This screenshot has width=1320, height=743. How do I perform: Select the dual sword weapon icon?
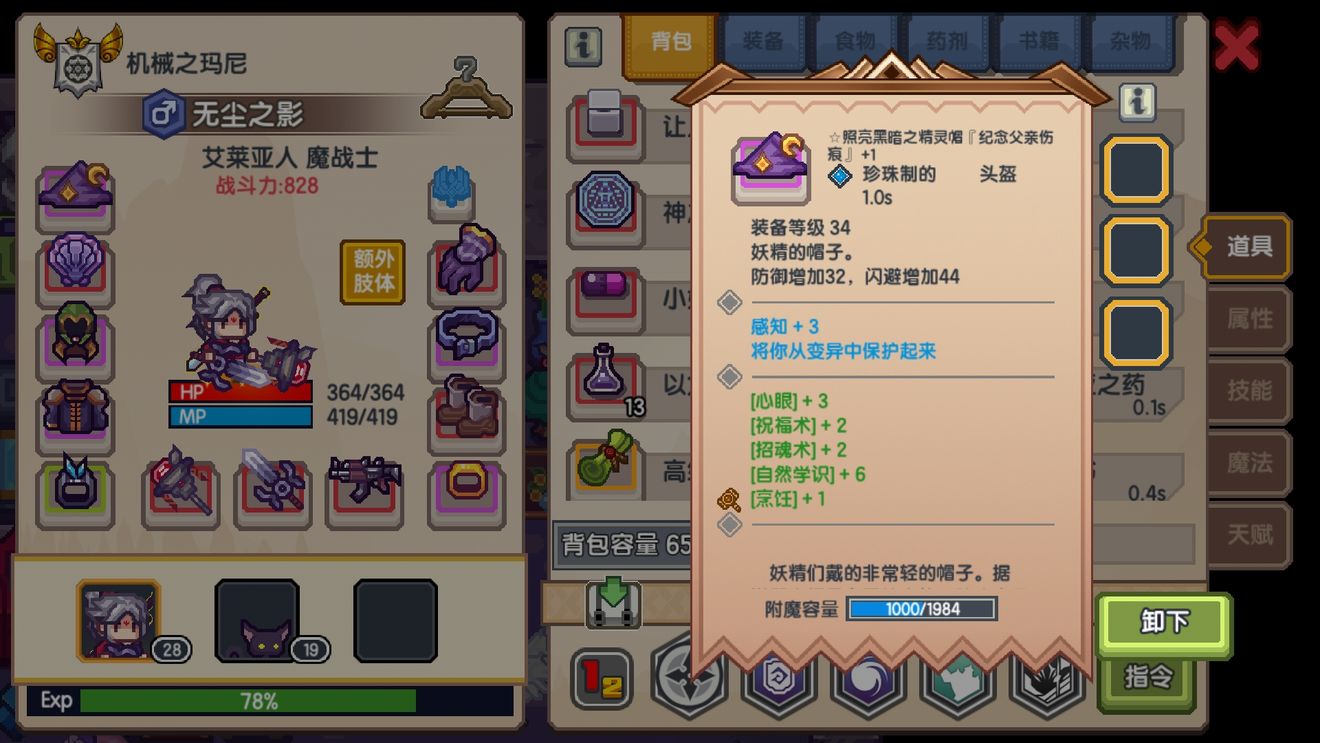pos(273,485)
